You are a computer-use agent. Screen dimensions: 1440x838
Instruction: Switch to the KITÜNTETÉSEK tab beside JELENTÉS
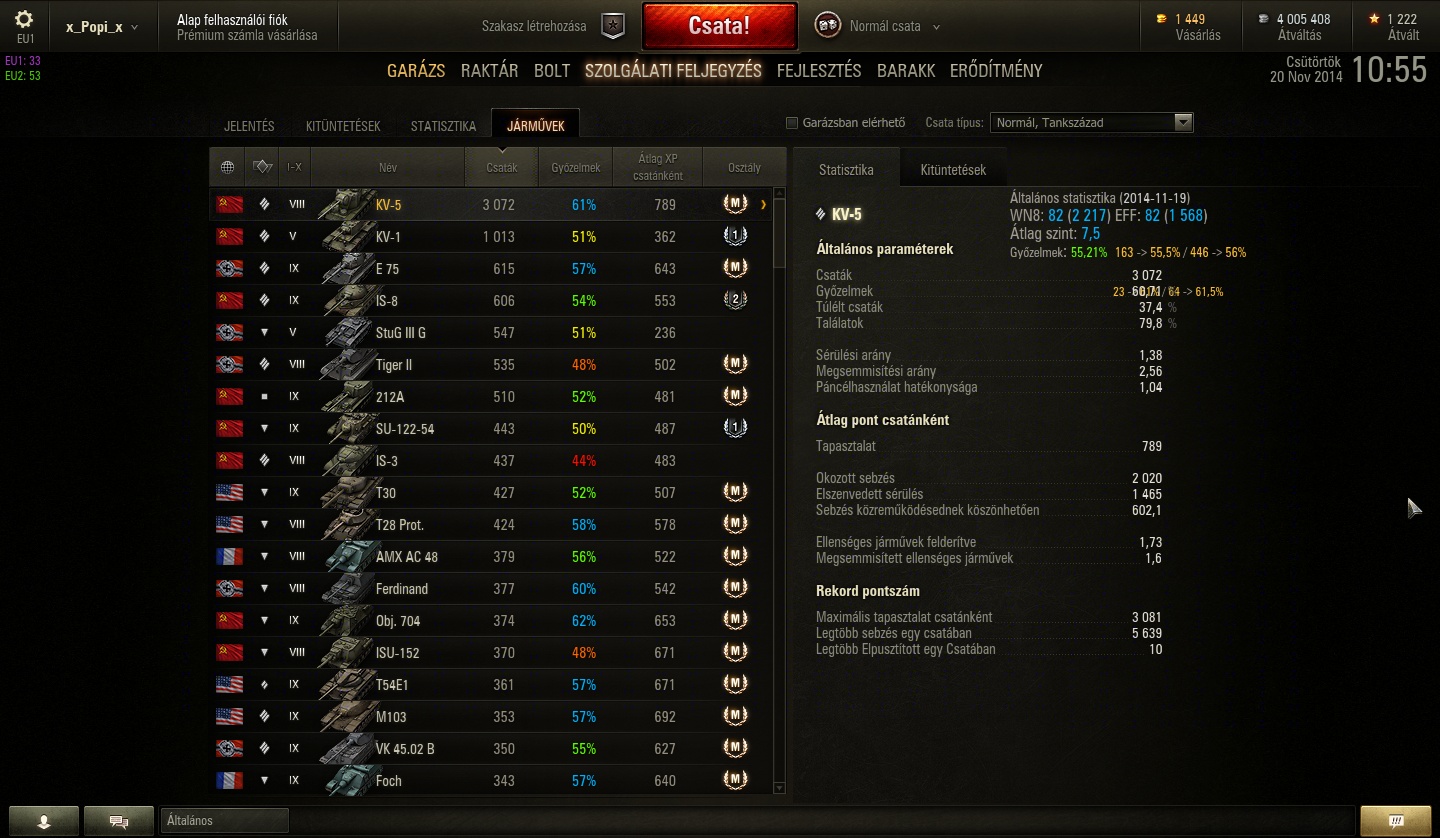[343, 126]
